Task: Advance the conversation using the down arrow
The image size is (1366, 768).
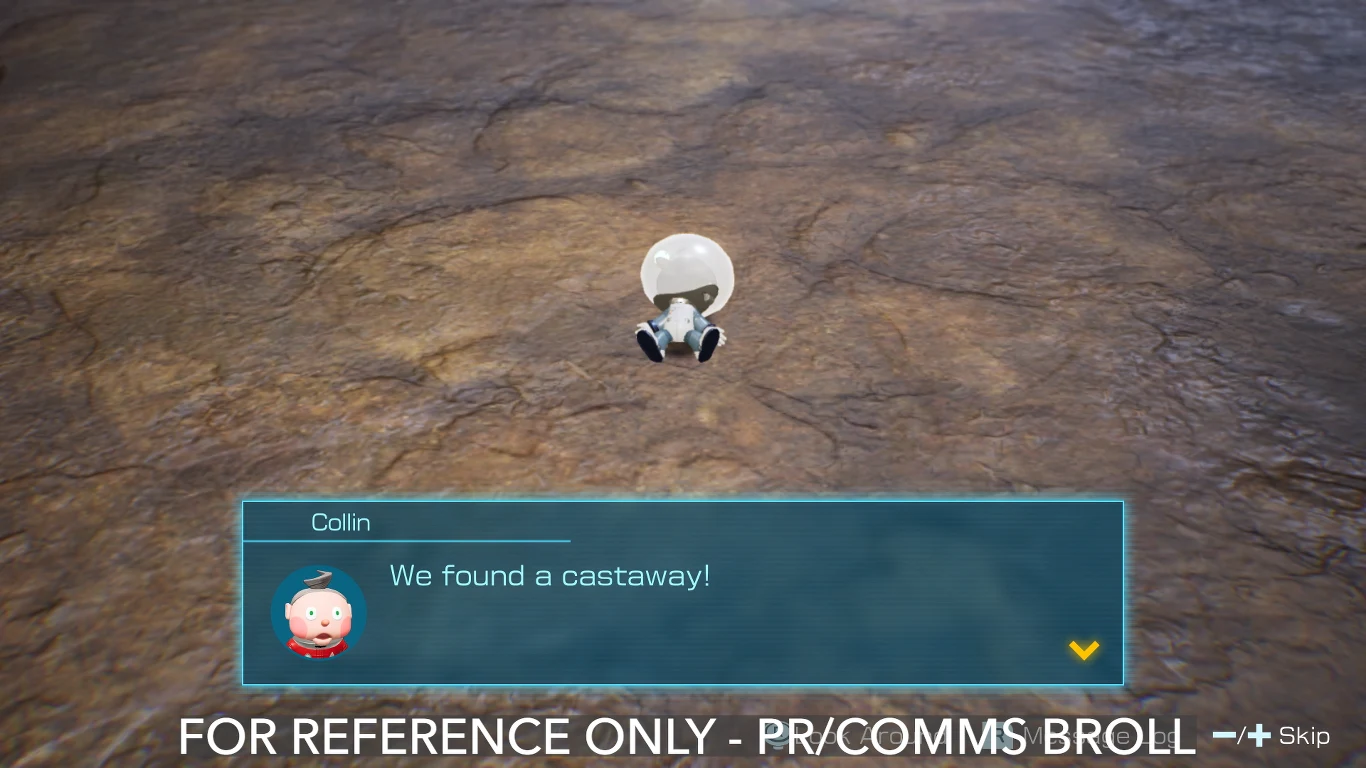Action: click(x=1083, y=650)
